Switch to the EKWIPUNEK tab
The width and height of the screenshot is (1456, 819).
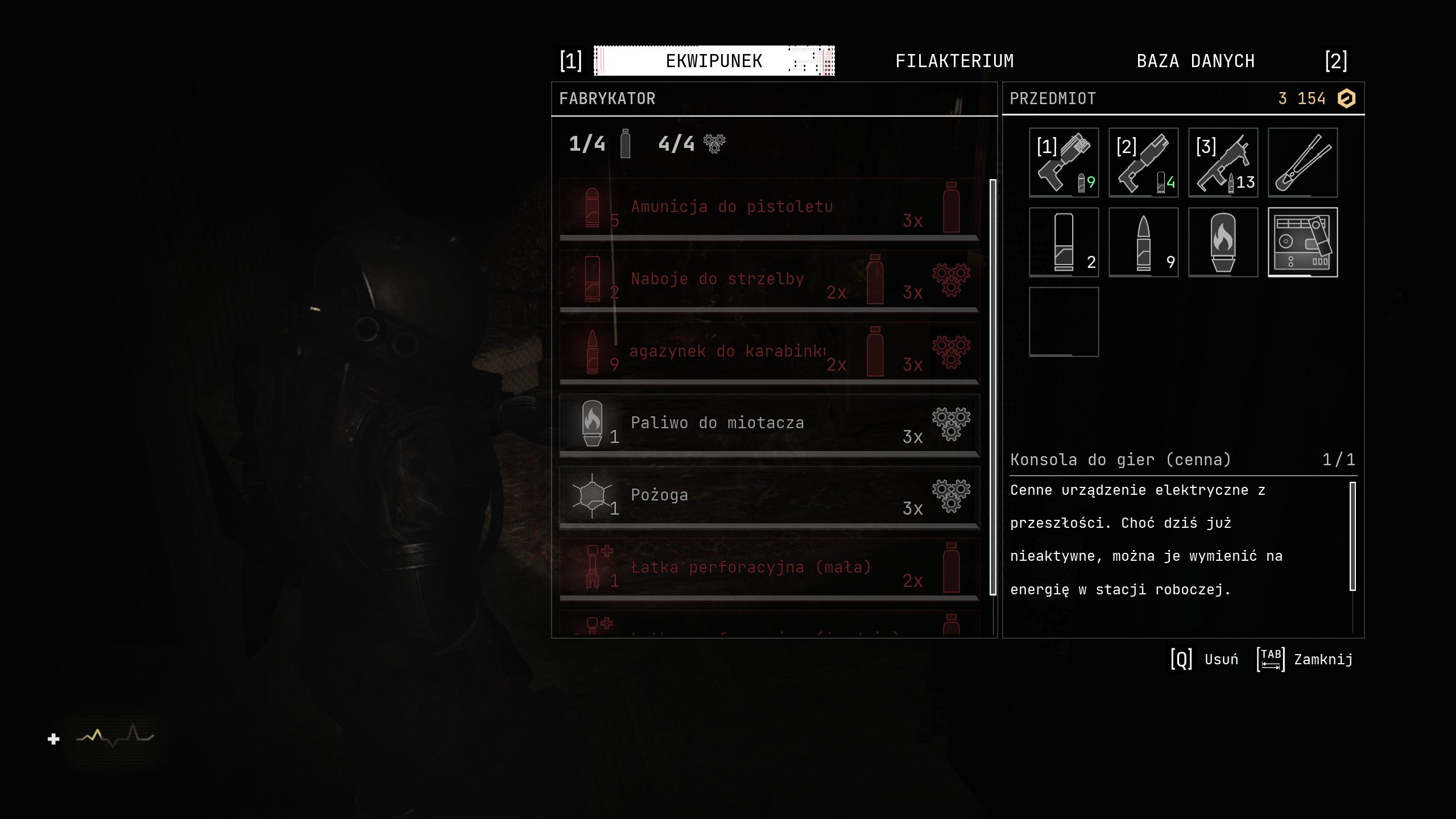click(x=714, y=61)
